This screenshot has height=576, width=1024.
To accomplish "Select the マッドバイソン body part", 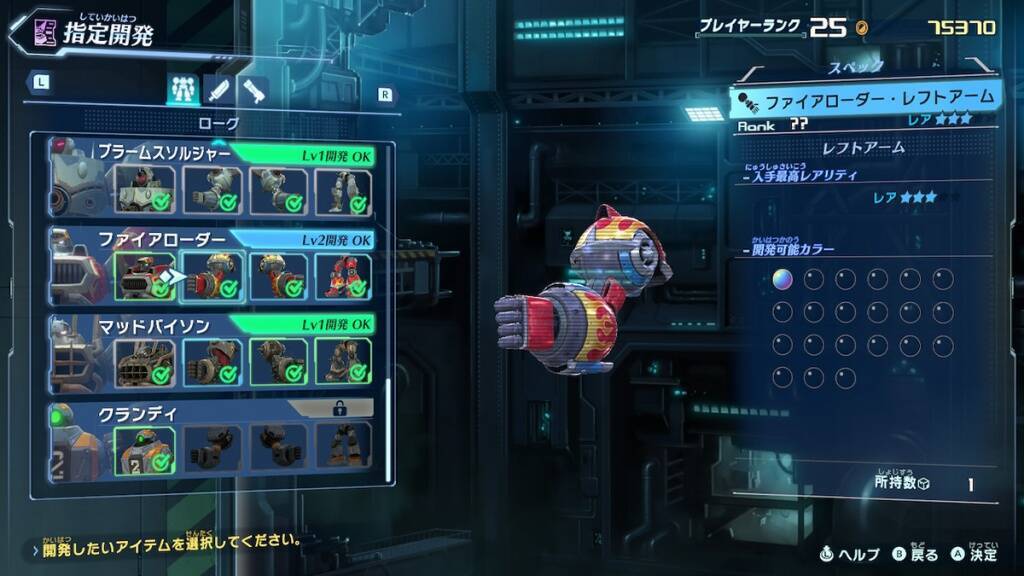I will point(144,361).
